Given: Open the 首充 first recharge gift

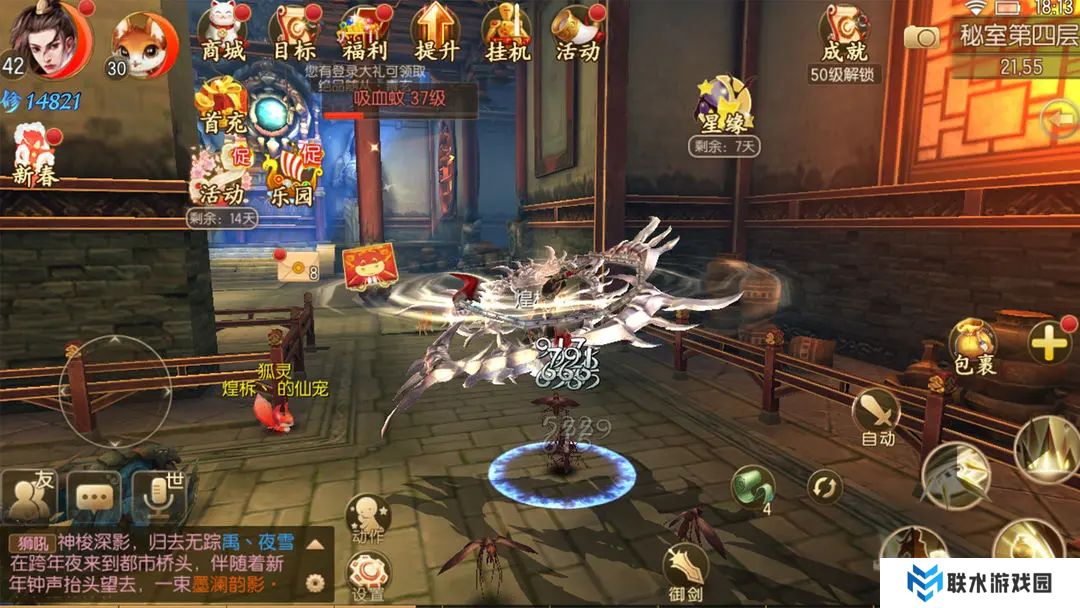Looking at the screenshot, I should click(221, 107).
